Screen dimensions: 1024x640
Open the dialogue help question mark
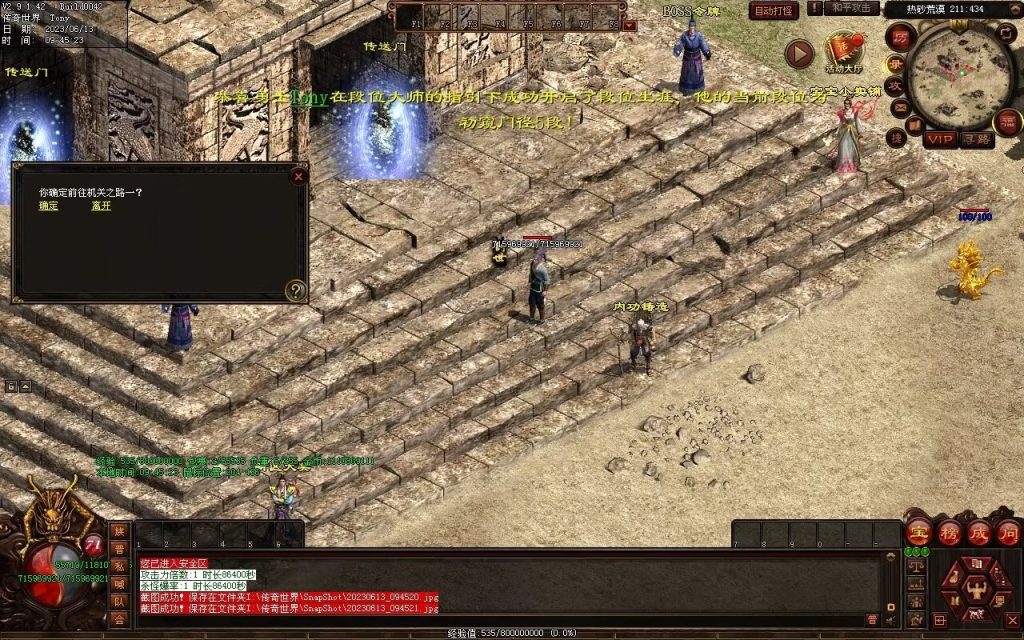[295, 290]
